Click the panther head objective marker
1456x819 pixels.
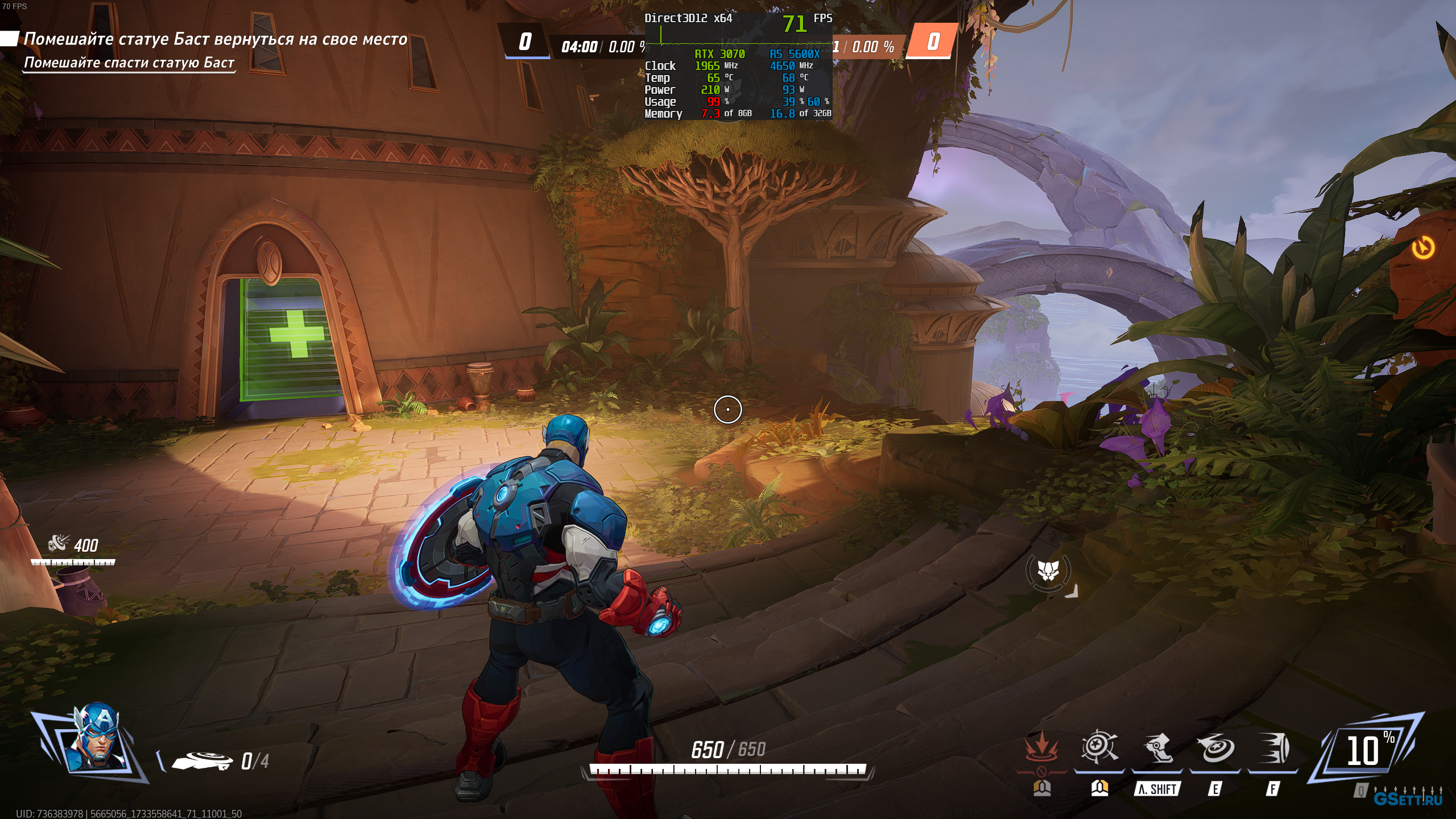pos(1048,570)
